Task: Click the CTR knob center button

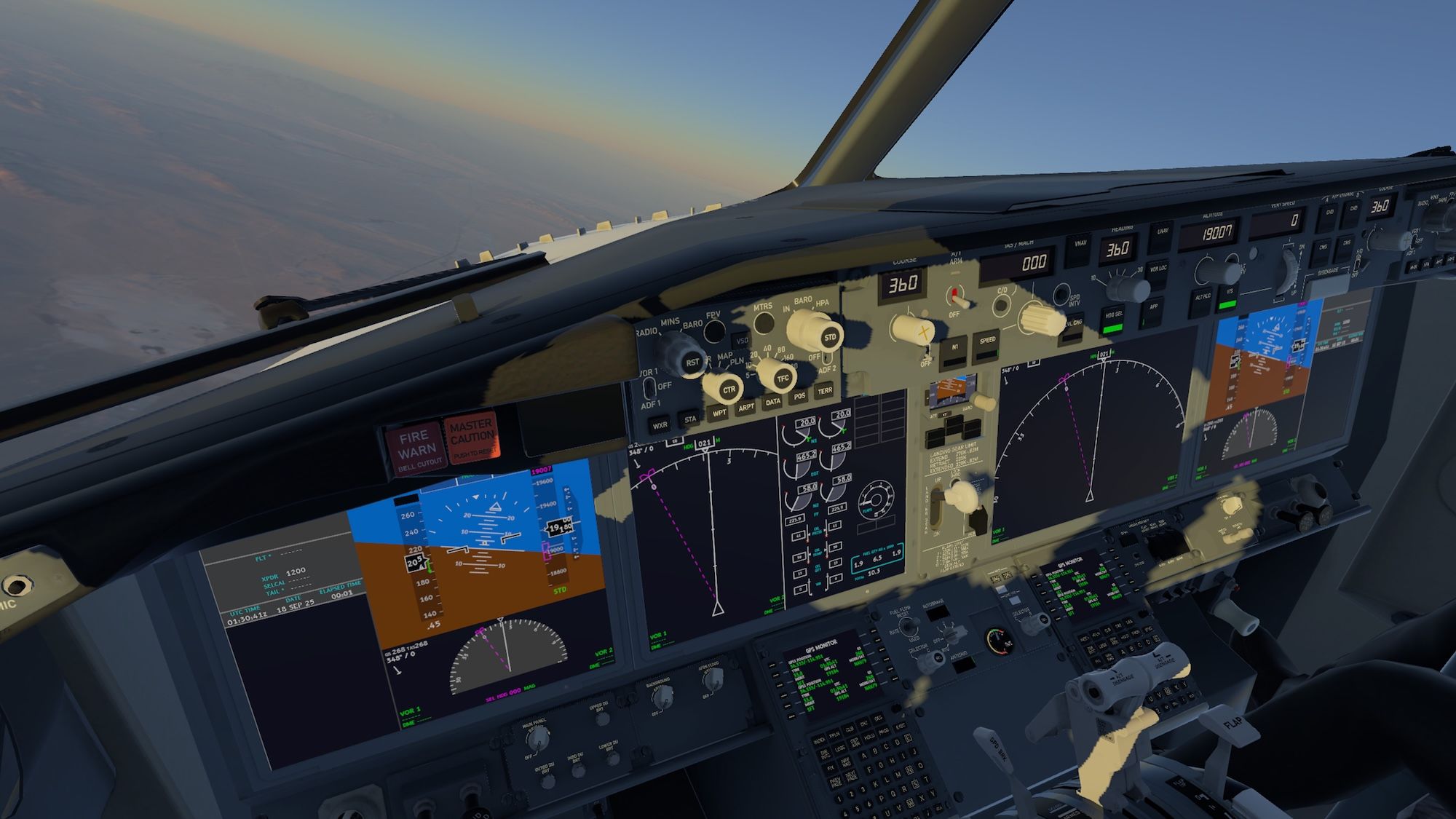Action: click(729, 389)
